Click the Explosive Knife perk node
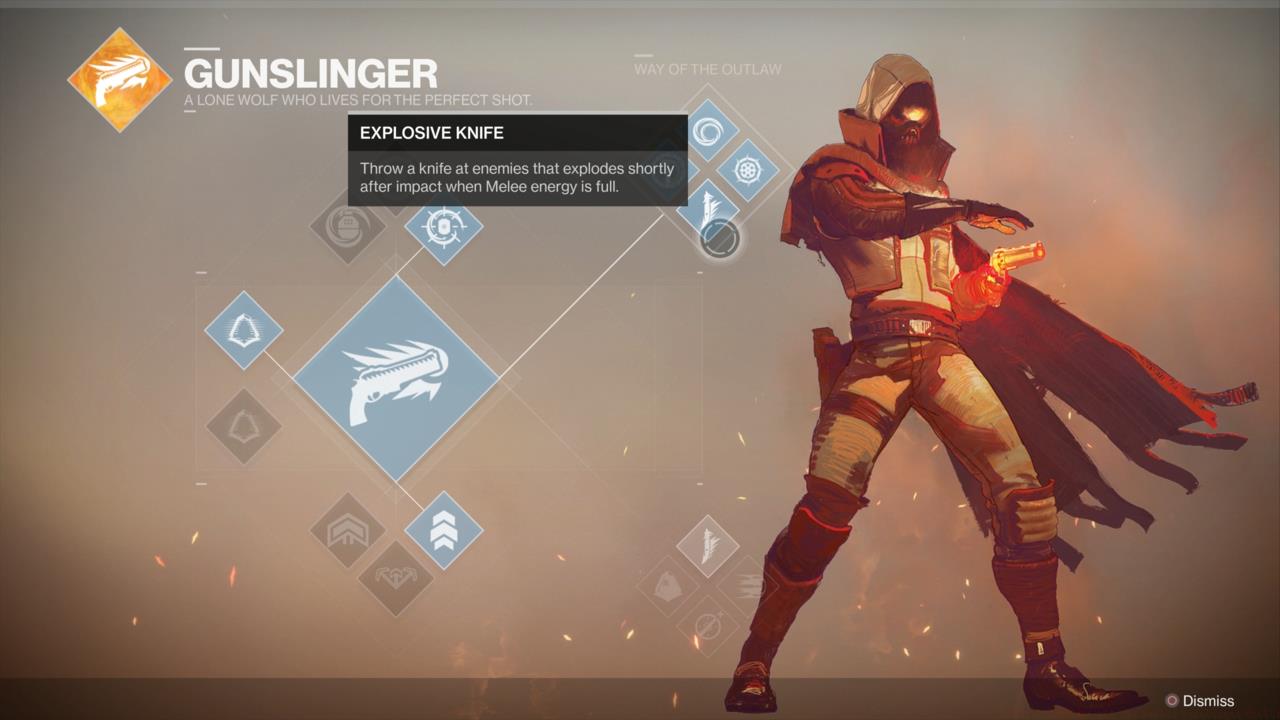This screenshot has height=720, width=1280. point(708,208)
